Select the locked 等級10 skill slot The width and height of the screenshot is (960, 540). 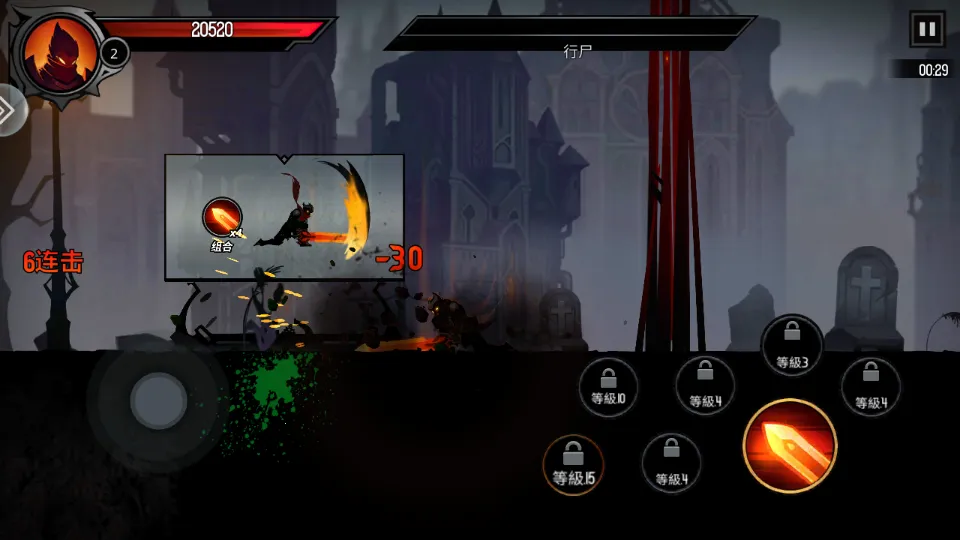(608, 387)
